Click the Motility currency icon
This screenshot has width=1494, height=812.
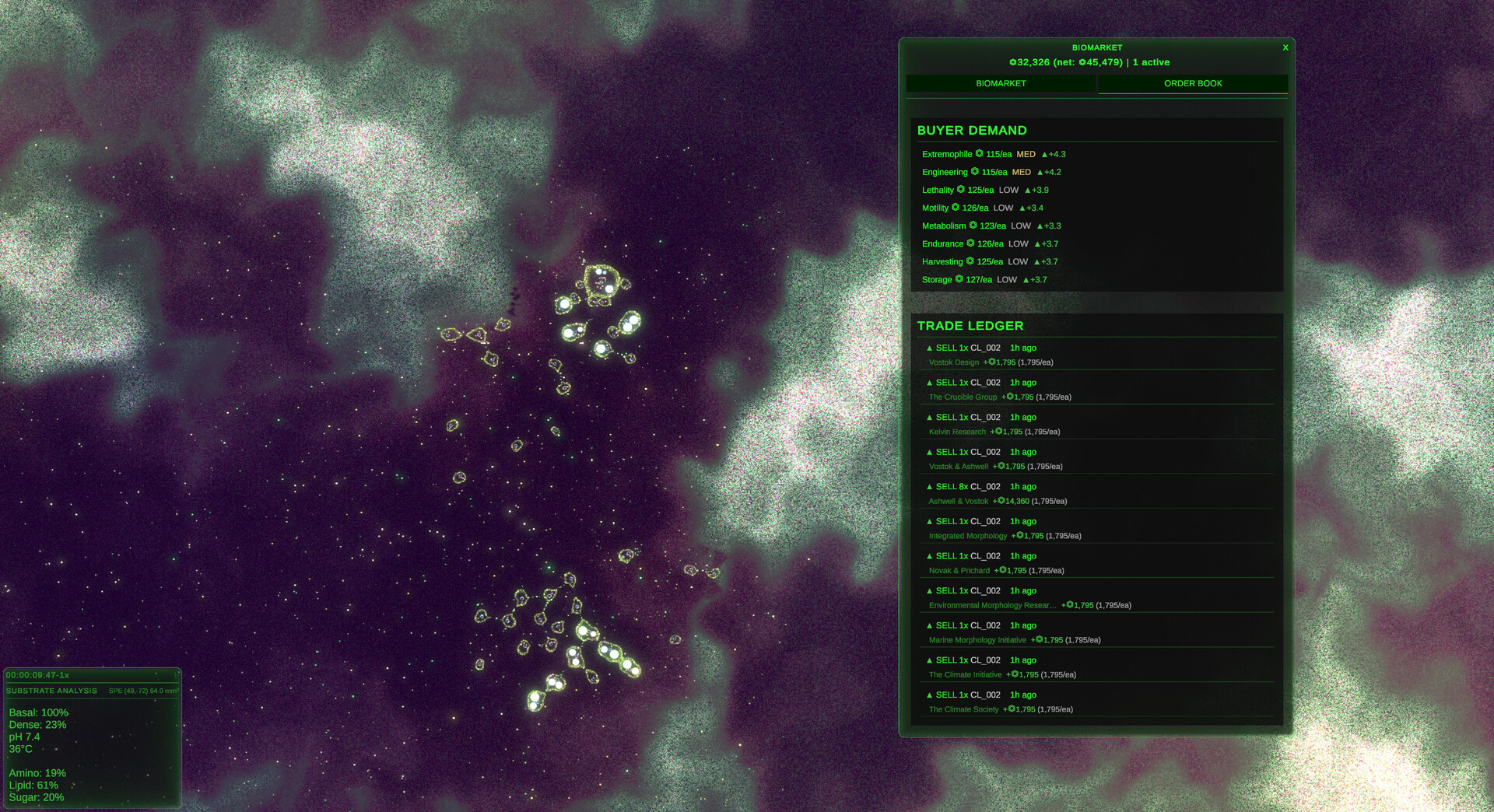[955, 208]
